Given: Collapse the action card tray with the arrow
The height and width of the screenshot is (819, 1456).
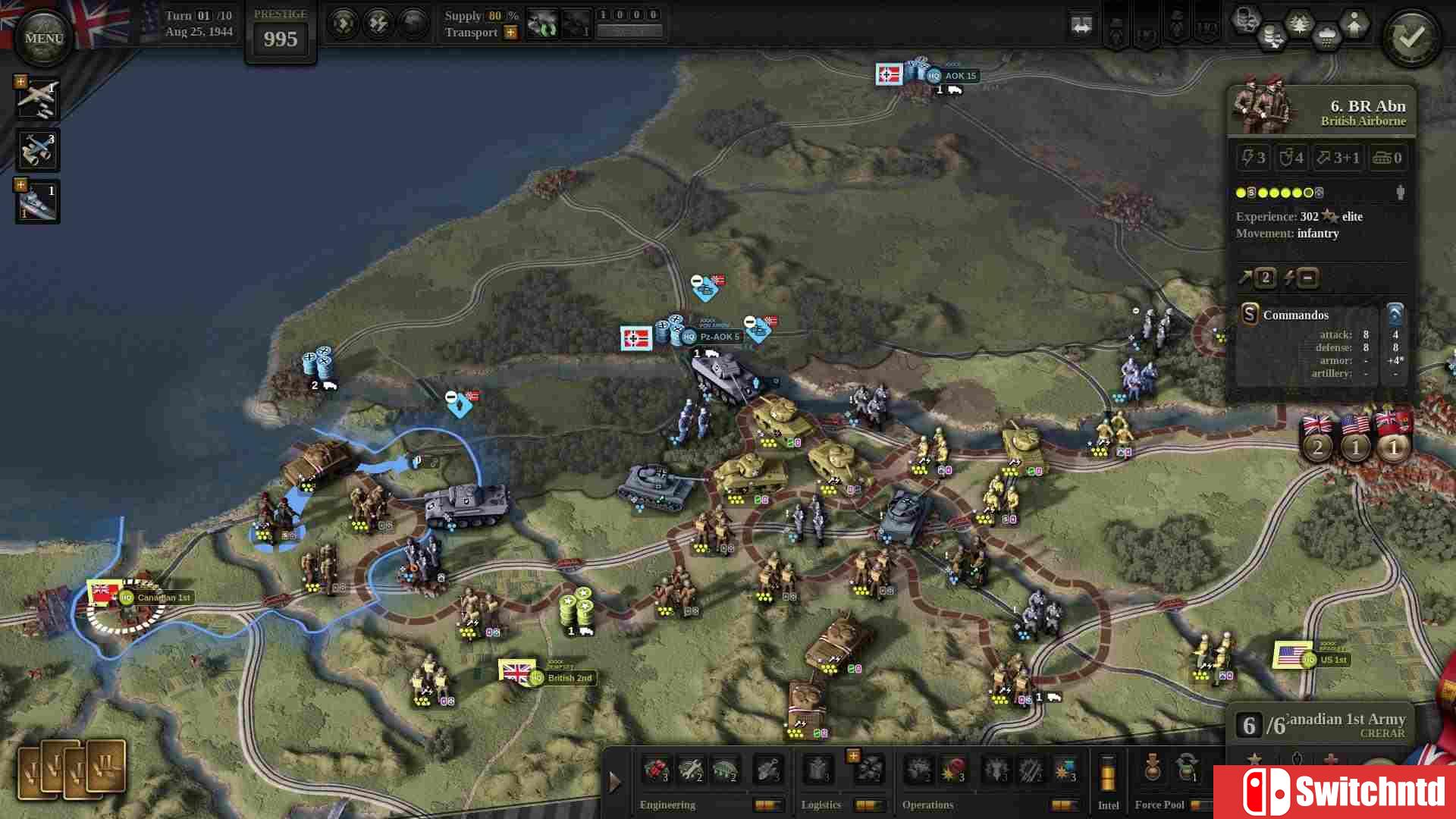Looking at the screenshot, I should (614, 781).
